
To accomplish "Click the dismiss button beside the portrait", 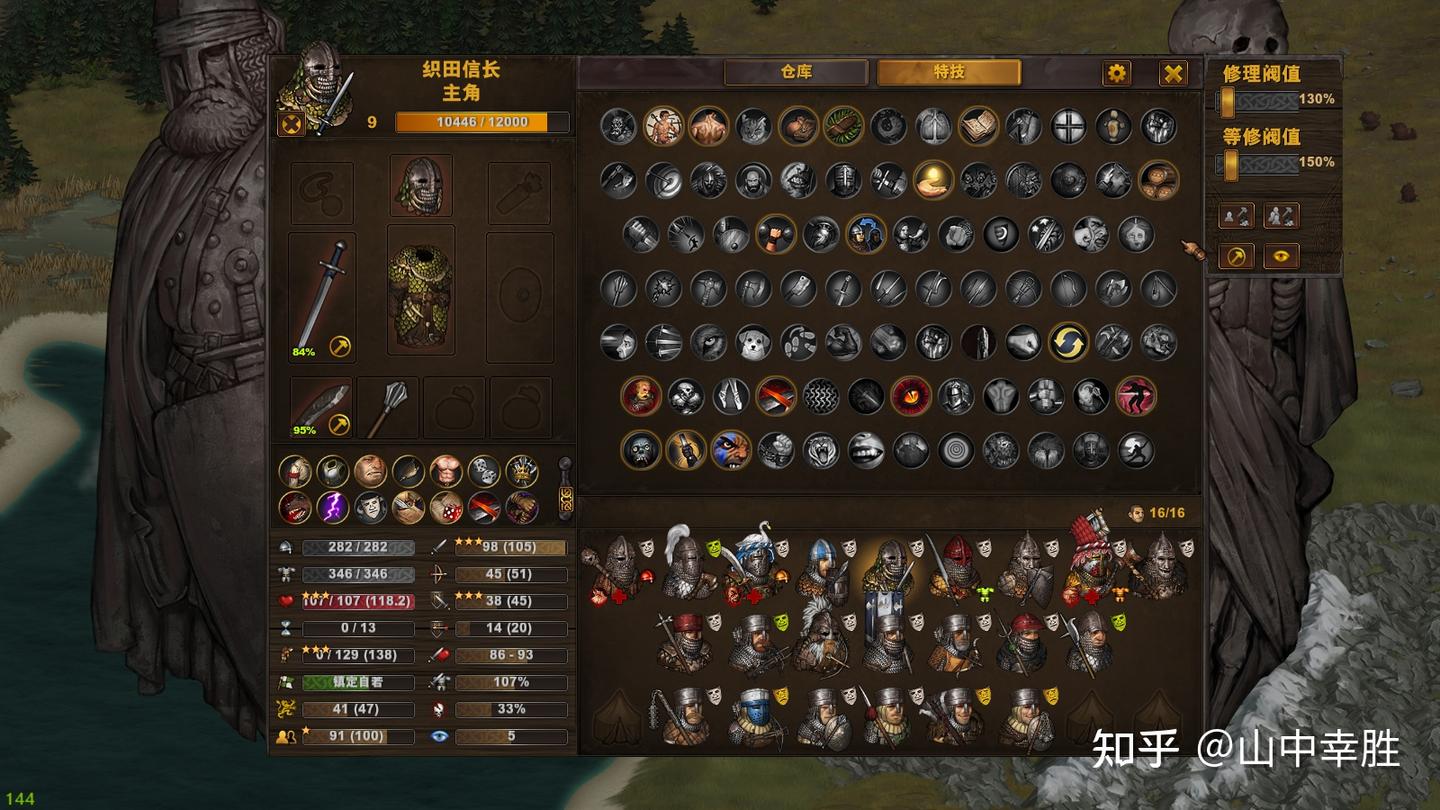I will click(290, 124).
